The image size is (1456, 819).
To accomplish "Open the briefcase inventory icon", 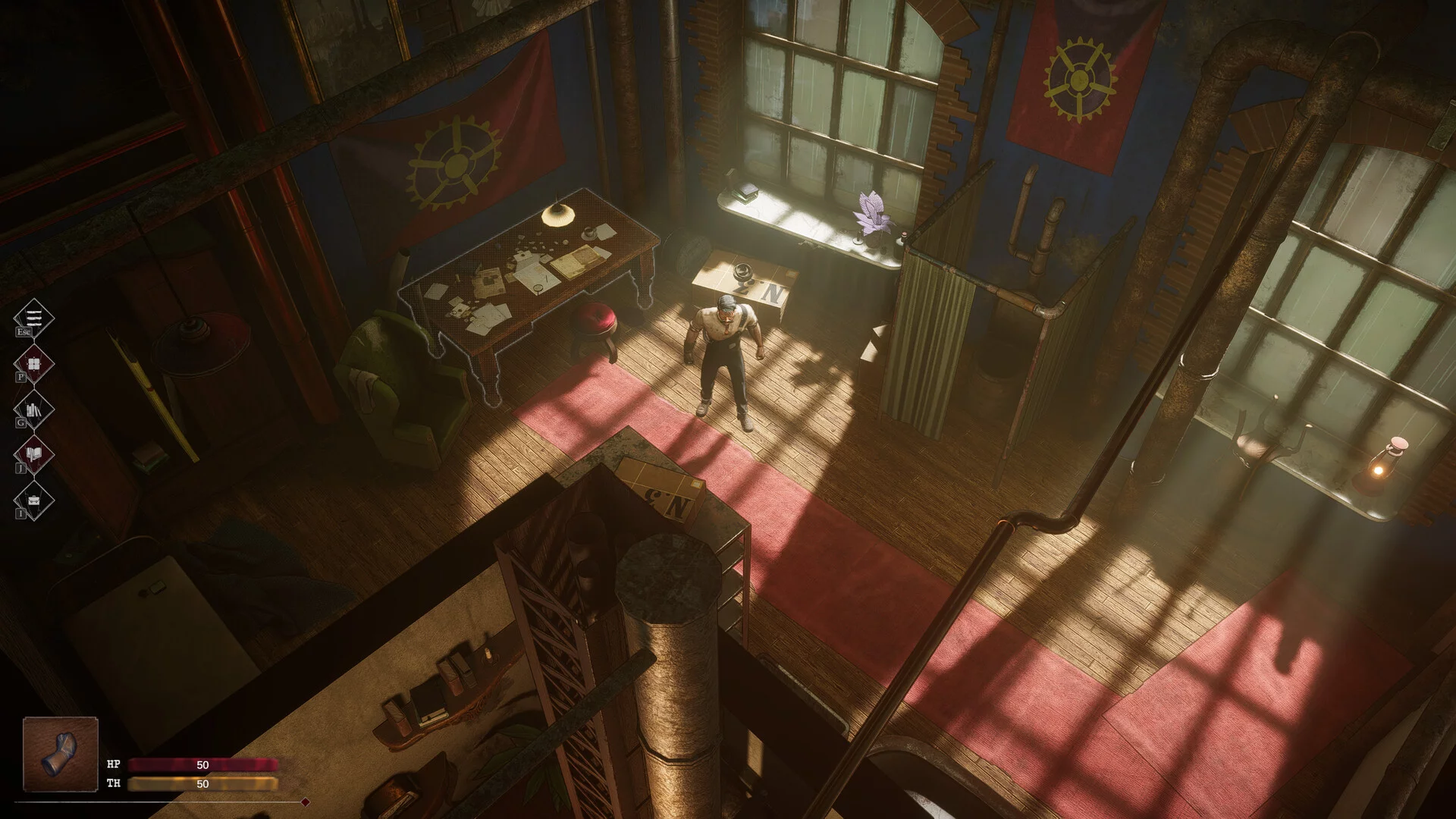I will pyautogui.click(x=34, y=500).
